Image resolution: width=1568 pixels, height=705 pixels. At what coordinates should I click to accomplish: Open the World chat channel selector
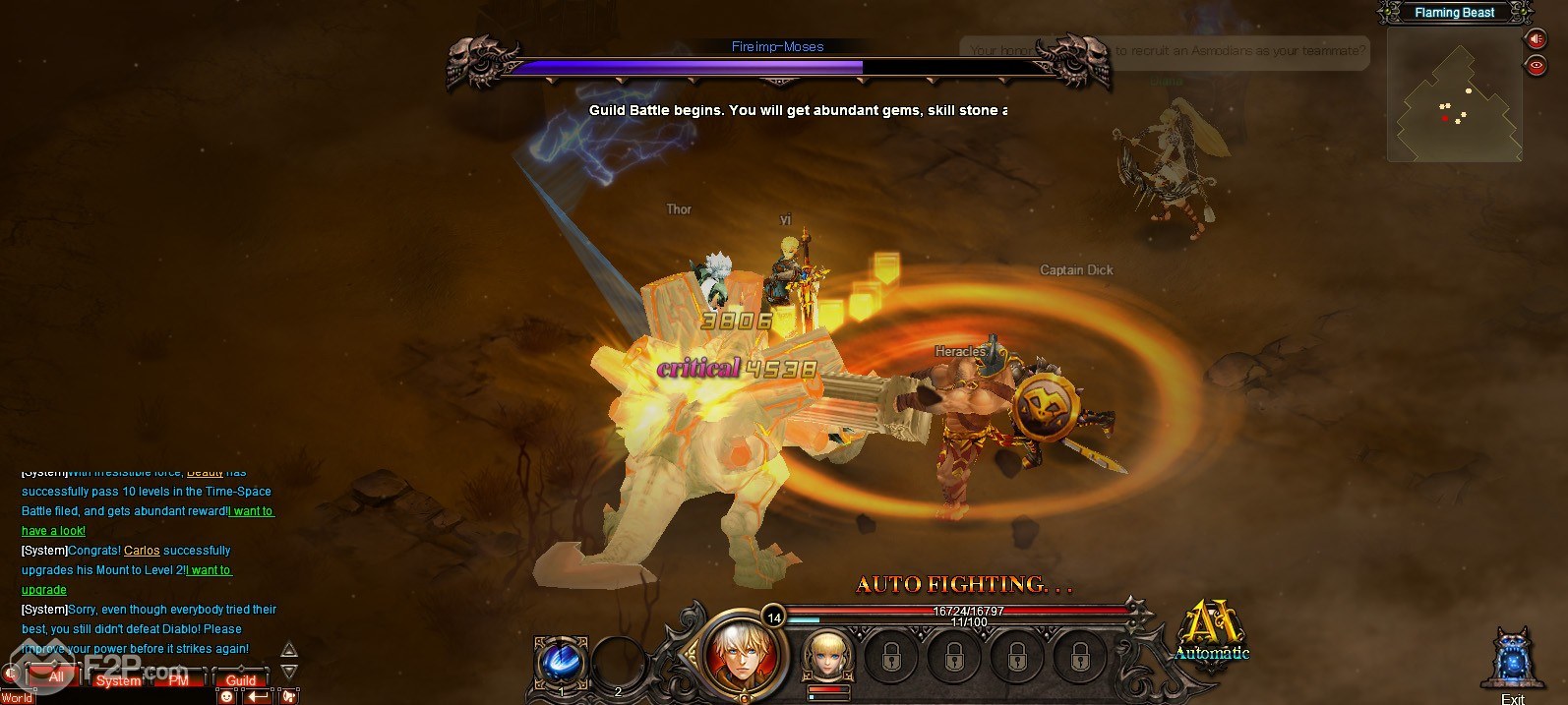coord(17,698)
